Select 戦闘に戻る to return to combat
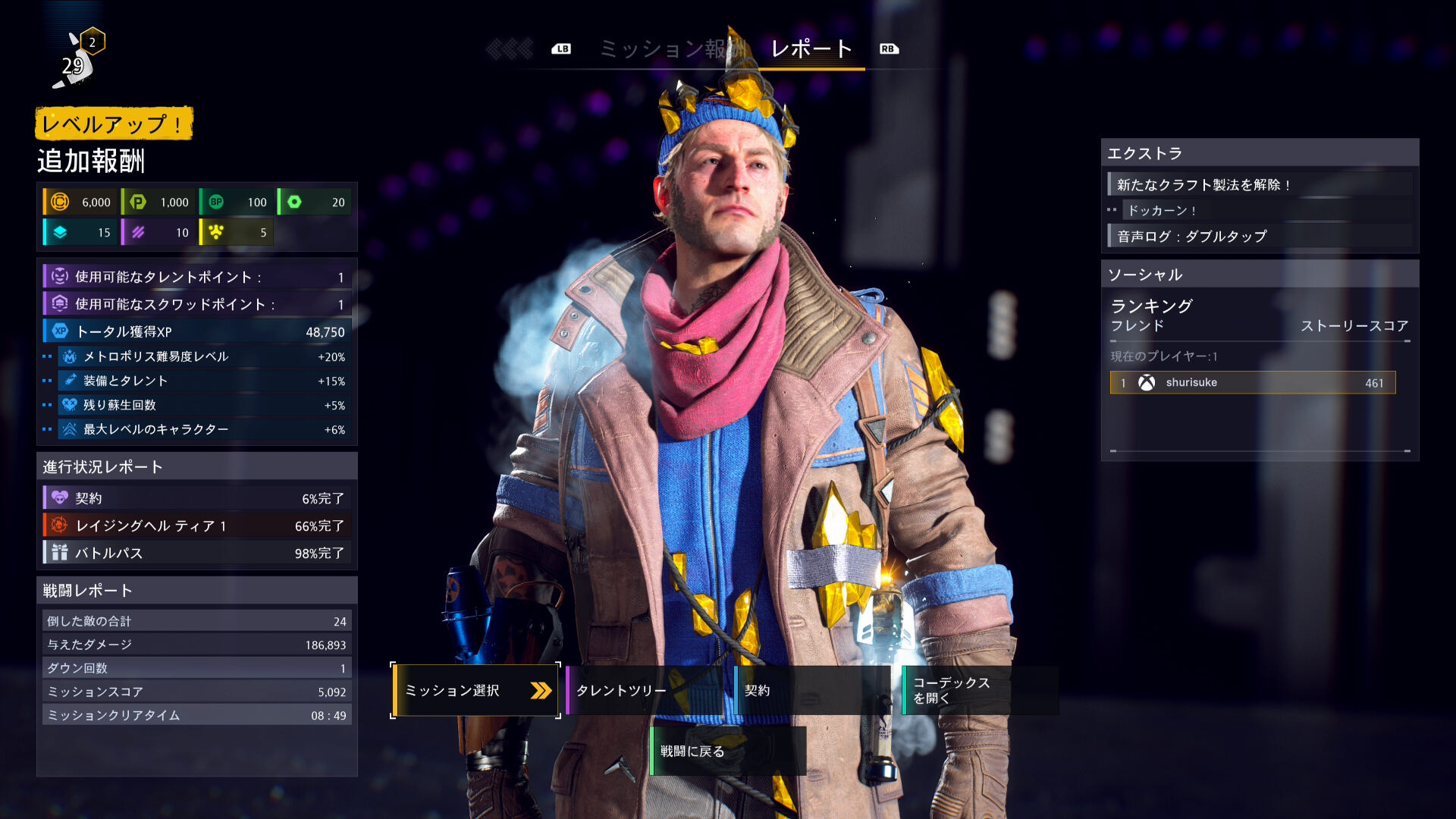This screenshot has height=819, width=1456. (x=728, y=751)
